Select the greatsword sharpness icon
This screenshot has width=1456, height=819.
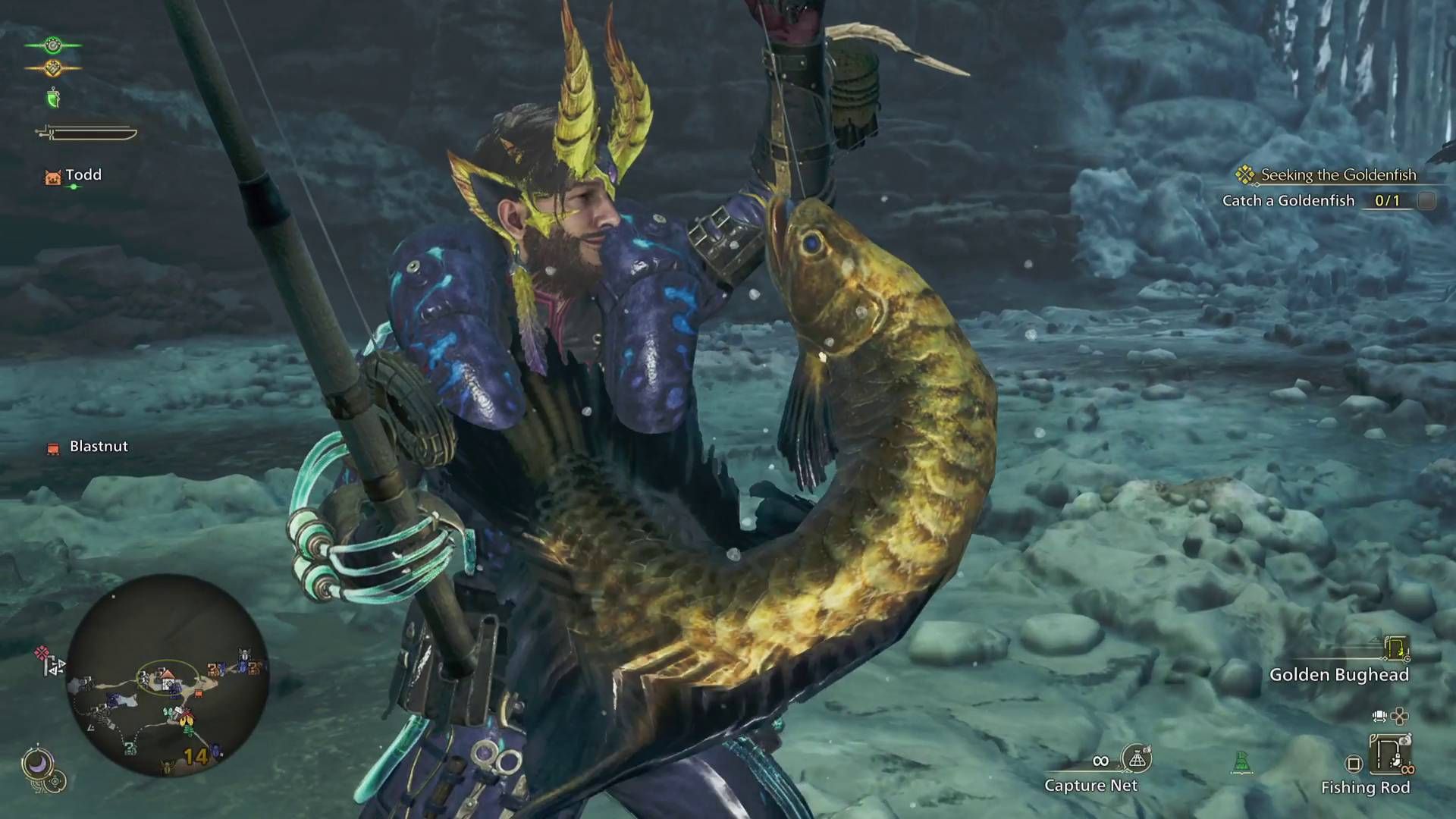(84, 131)
